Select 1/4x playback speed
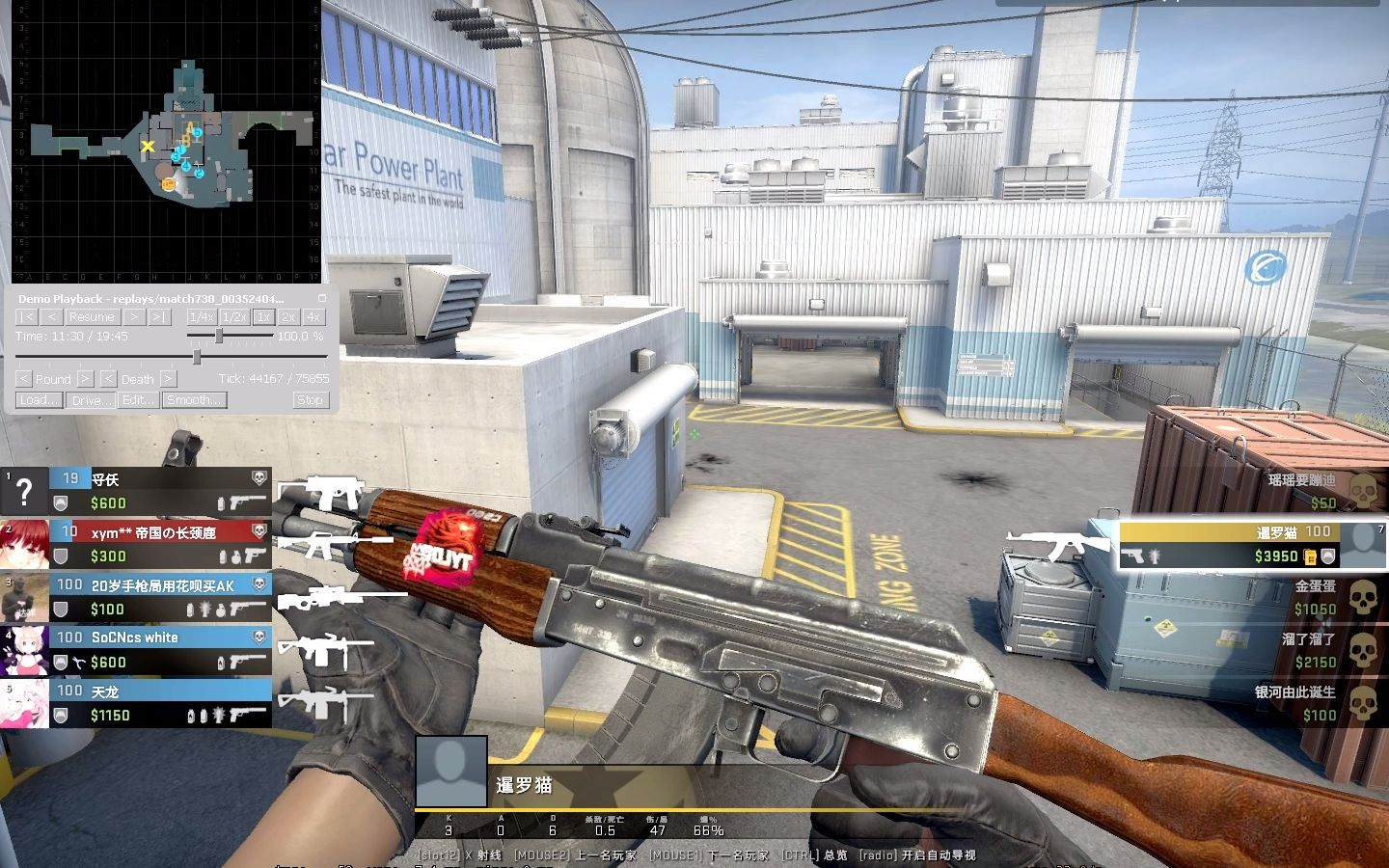 click(x=204, y=316)
